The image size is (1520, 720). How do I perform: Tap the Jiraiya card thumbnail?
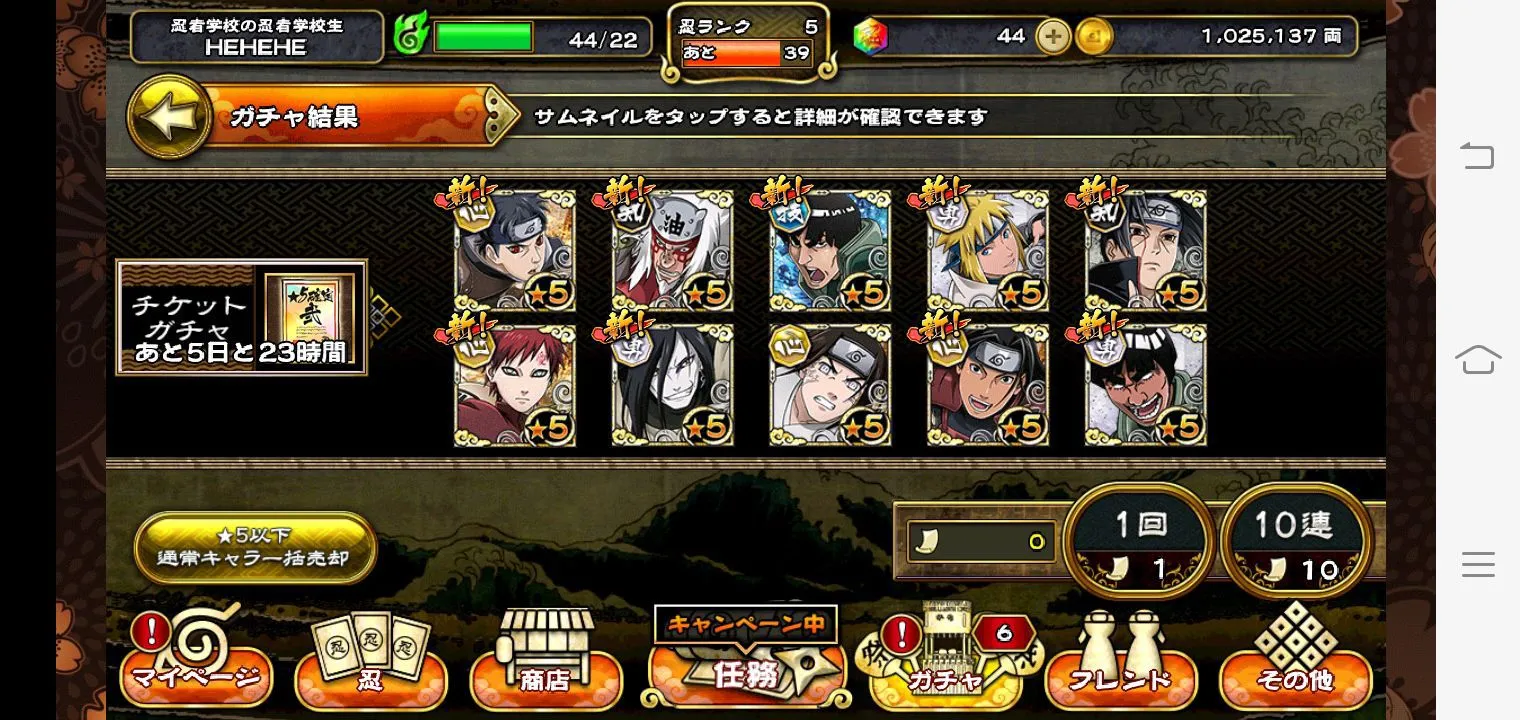pos(672,251)
